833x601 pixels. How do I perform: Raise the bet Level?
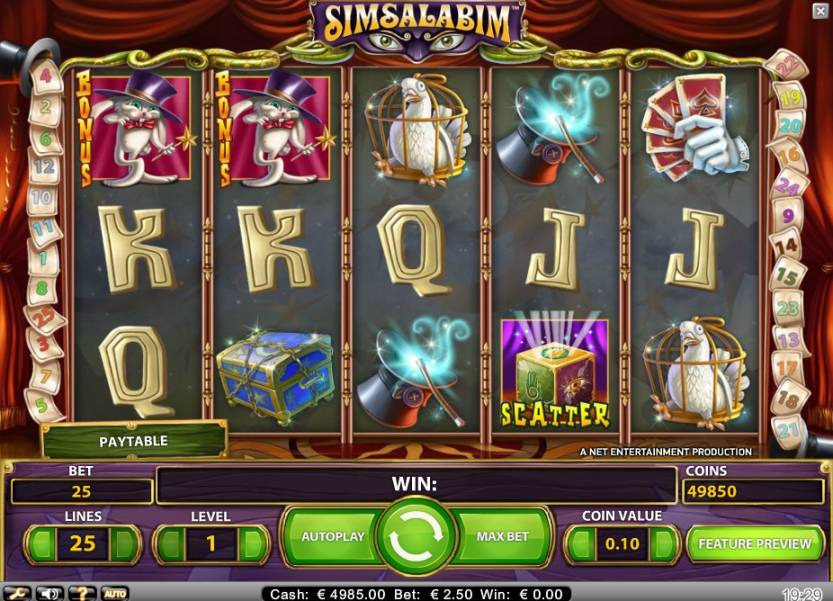tap(251, 545)
